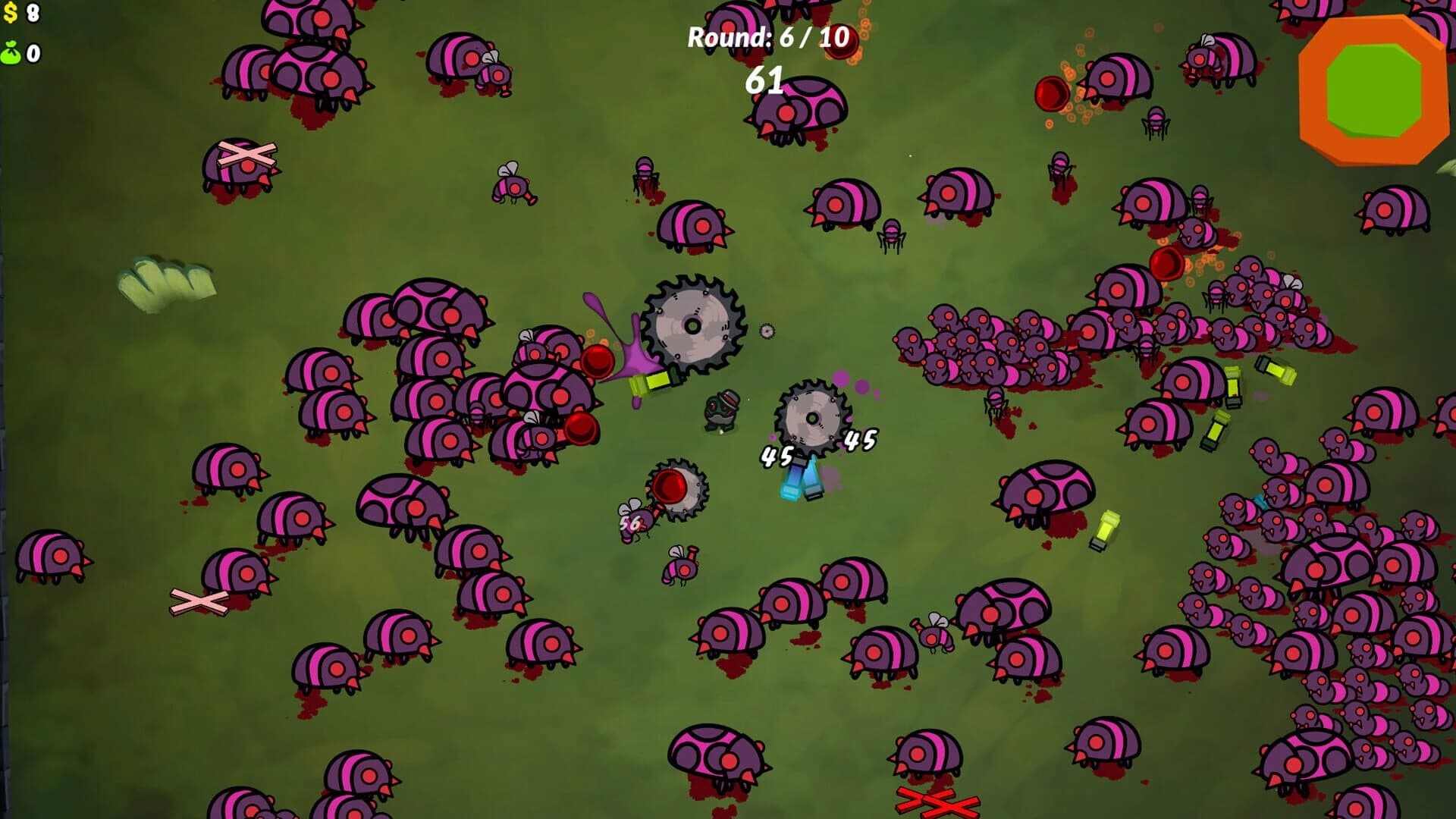The width and height of the screenshot is (1456, 819).
Task: Click the yellow dollar sign currency icon
Action: point(11,12)
